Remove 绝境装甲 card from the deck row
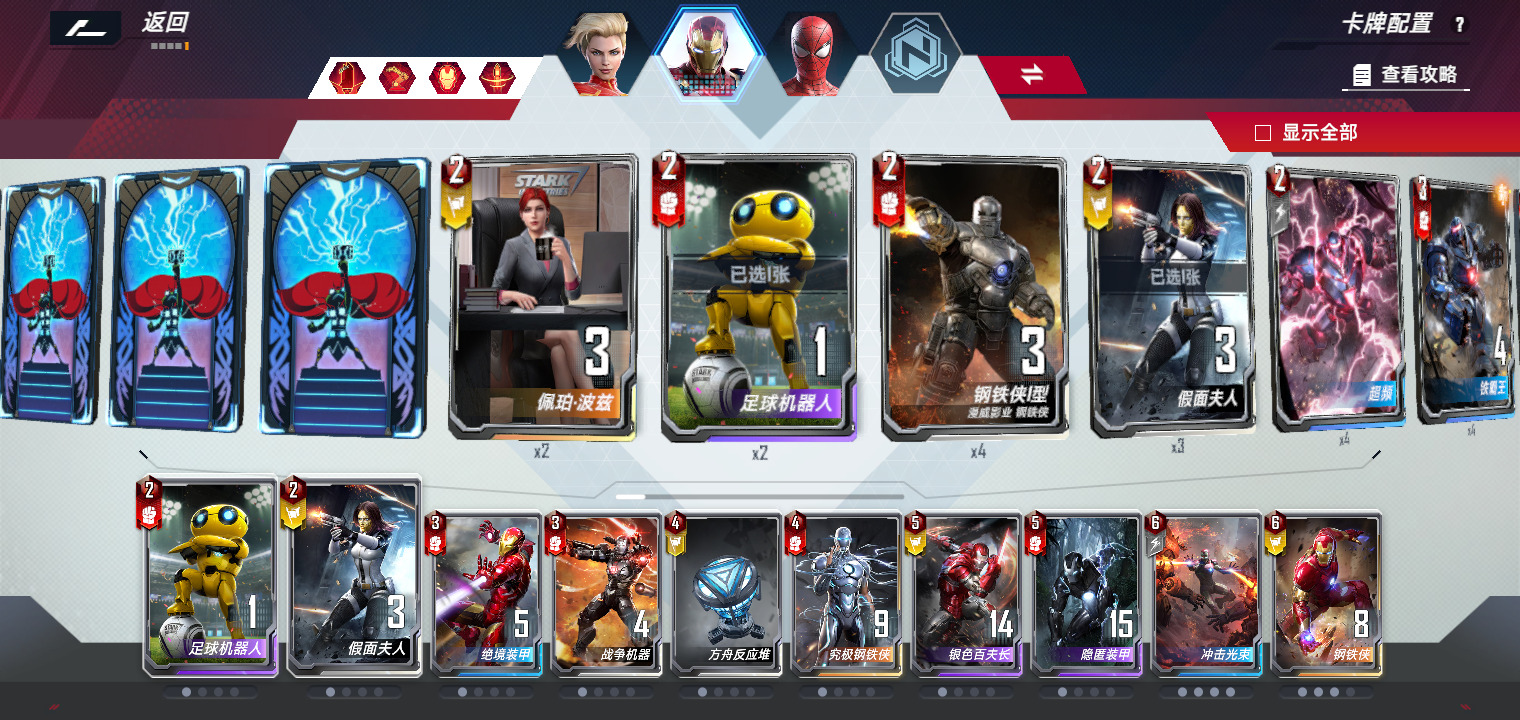 [487, 592]
